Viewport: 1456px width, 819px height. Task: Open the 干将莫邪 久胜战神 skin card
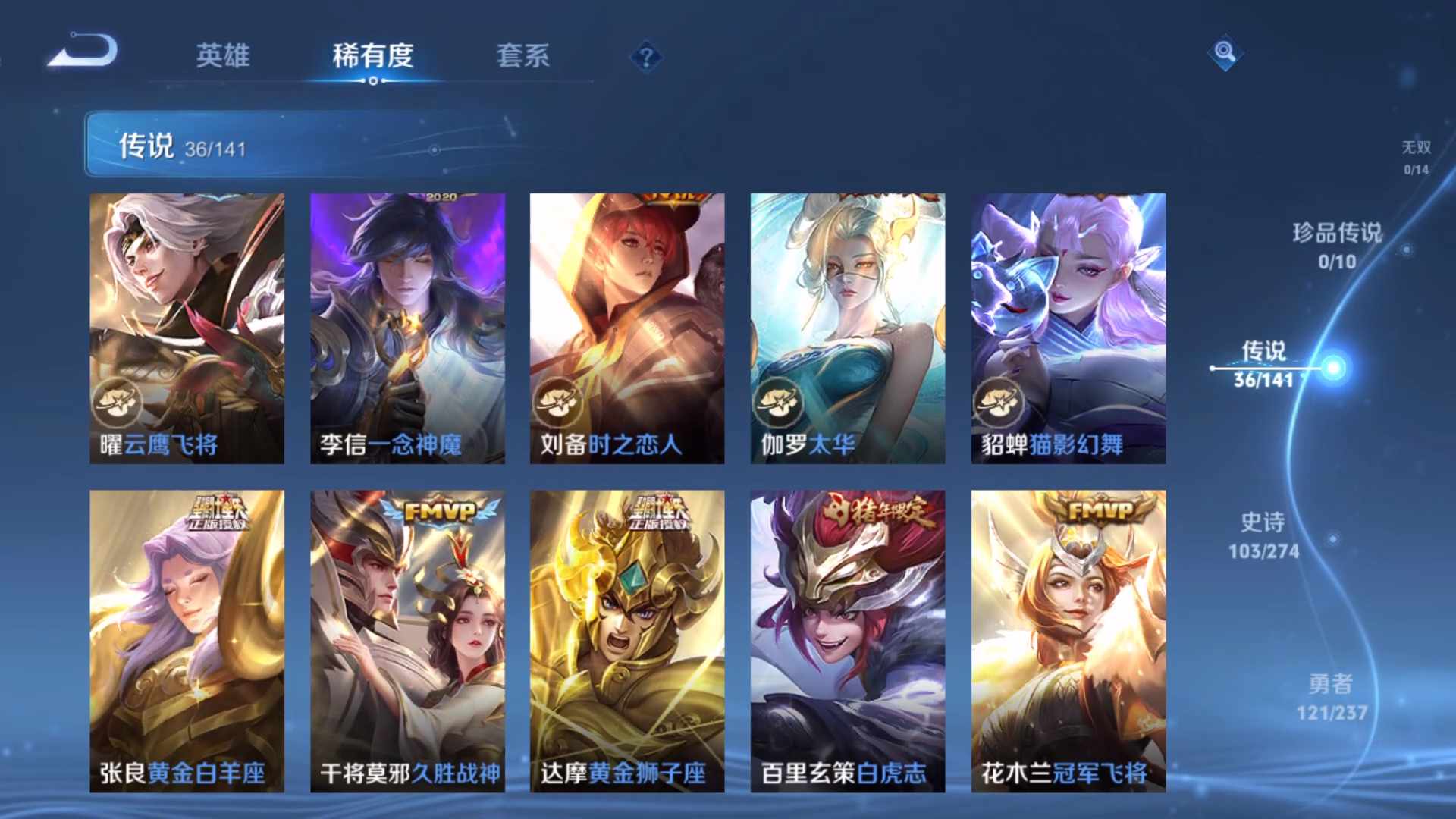(407, 641)
